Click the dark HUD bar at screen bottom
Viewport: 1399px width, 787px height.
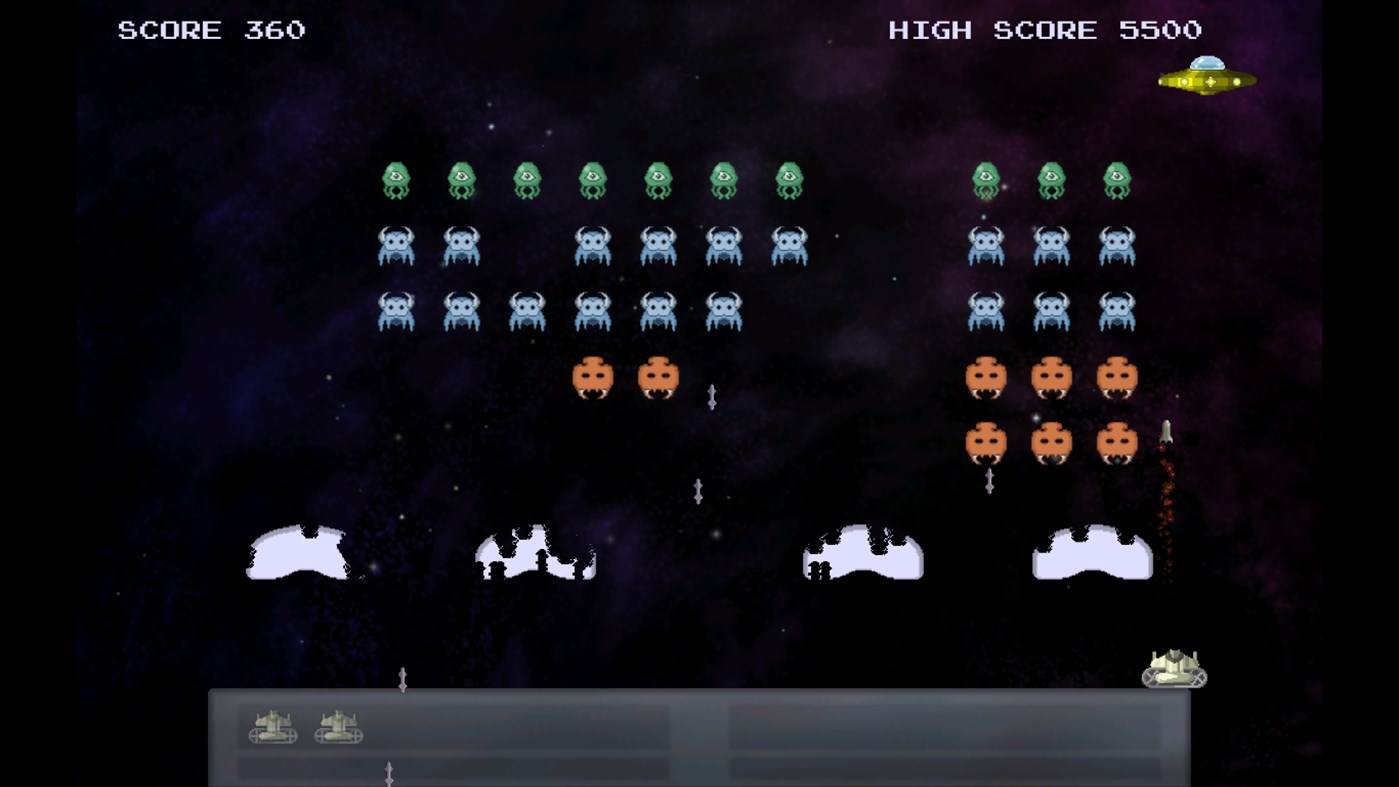(699, 740)
